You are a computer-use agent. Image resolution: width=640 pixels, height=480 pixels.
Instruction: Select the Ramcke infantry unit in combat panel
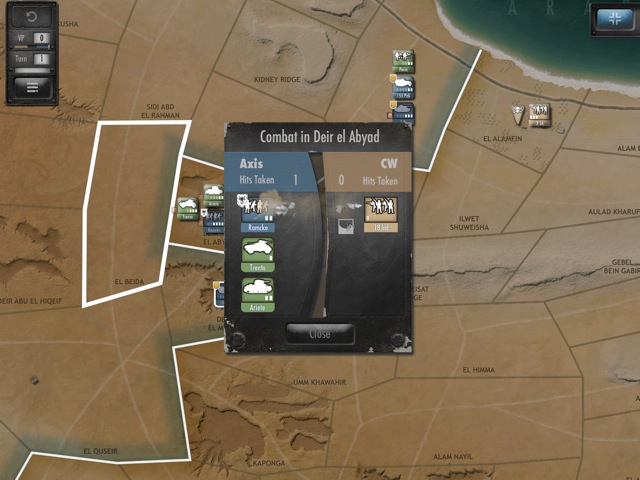[x=258, y=213]
